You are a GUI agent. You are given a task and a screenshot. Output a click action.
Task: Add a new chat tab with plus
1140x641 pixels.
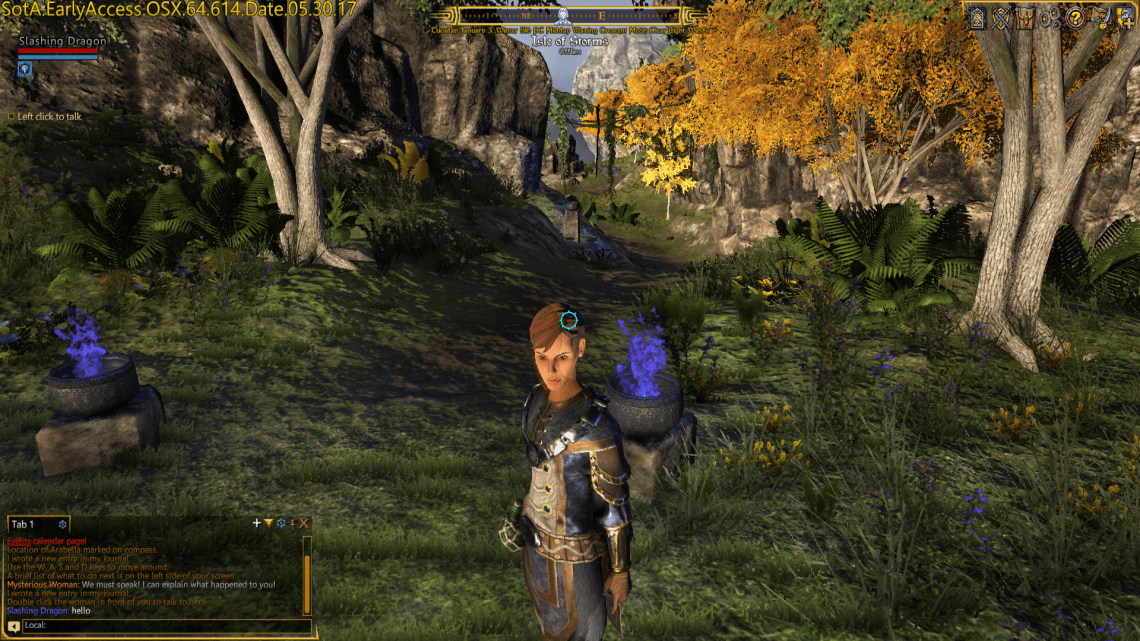(x=256, y=523)
